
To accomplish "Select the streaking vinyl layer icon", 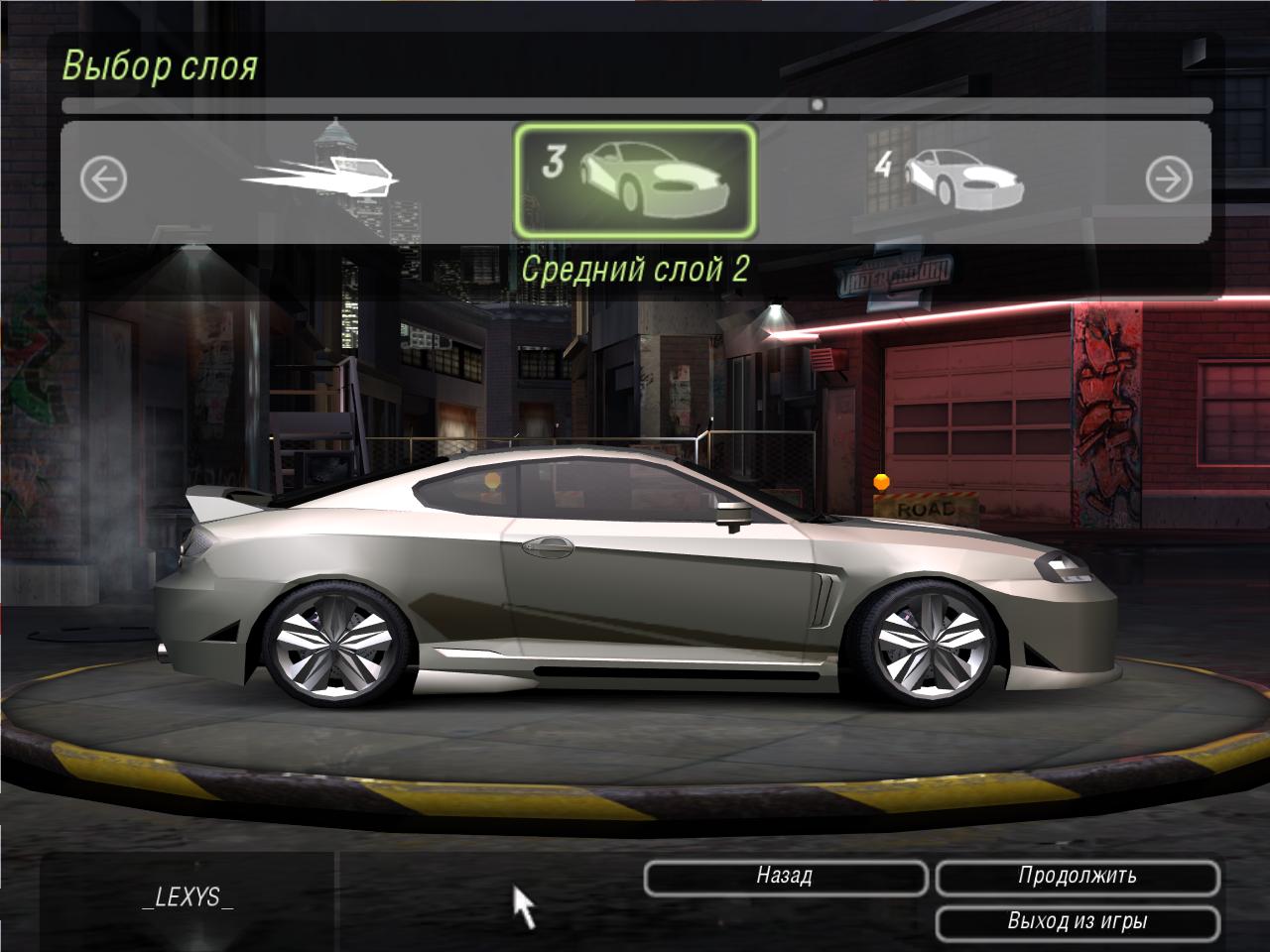I will click(322, 176).
